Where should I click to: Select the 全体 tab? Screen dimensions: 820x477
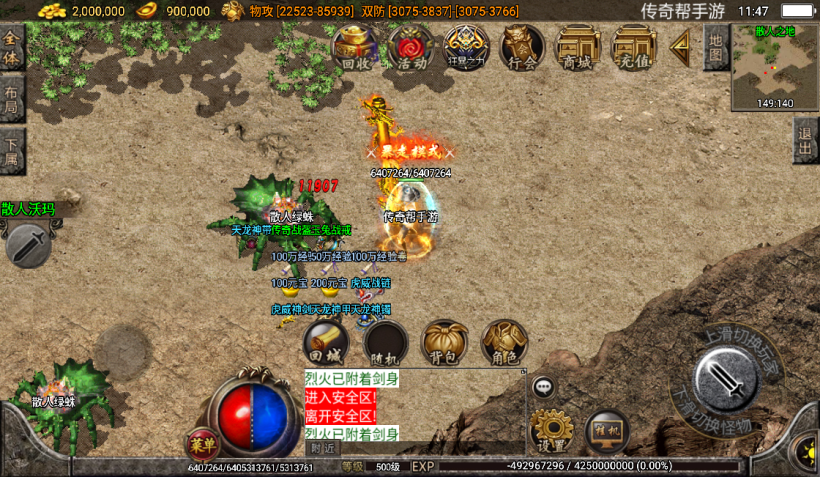pyautogui.click(x=12, y=48)
